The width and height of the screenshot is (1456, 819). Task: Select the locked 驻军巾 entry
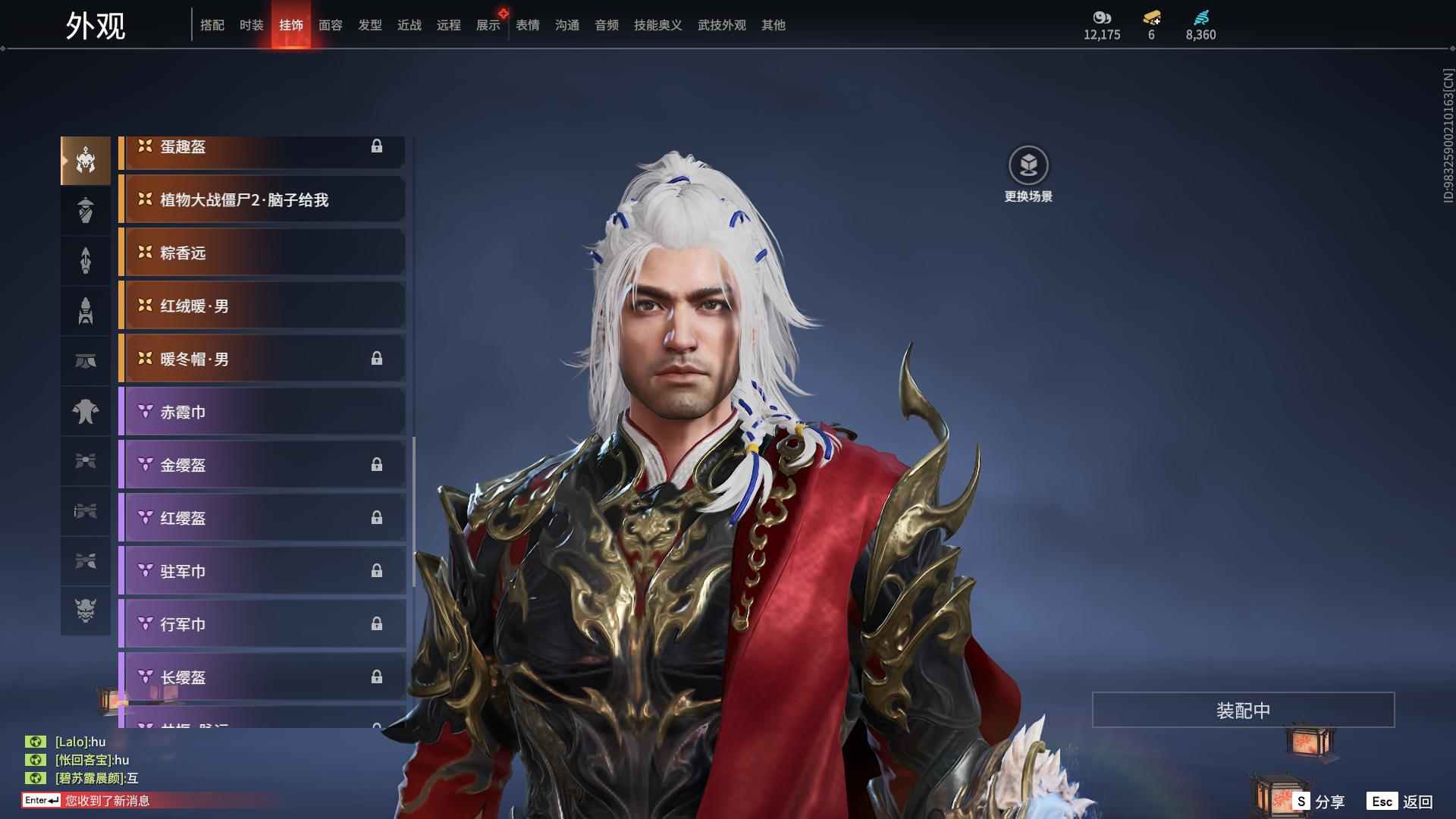262,572
